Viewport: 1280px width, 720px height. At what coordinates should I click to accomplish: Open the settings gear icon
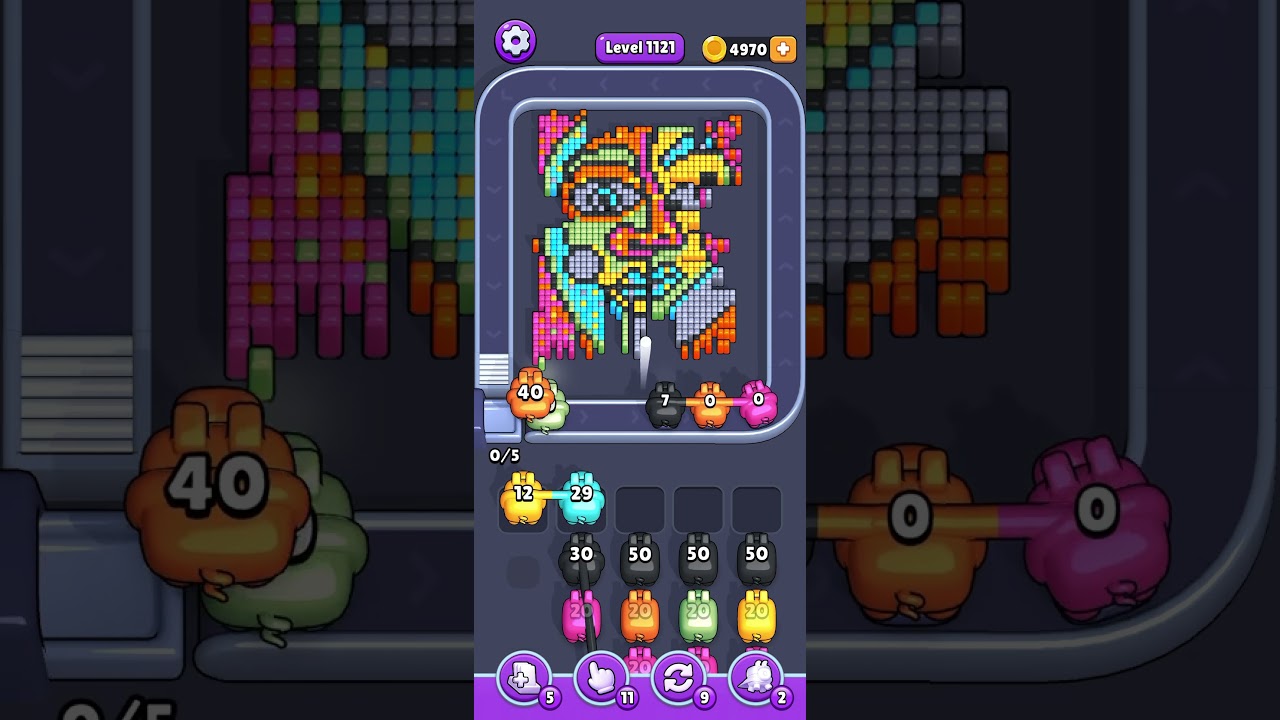[x=515, y=40]
